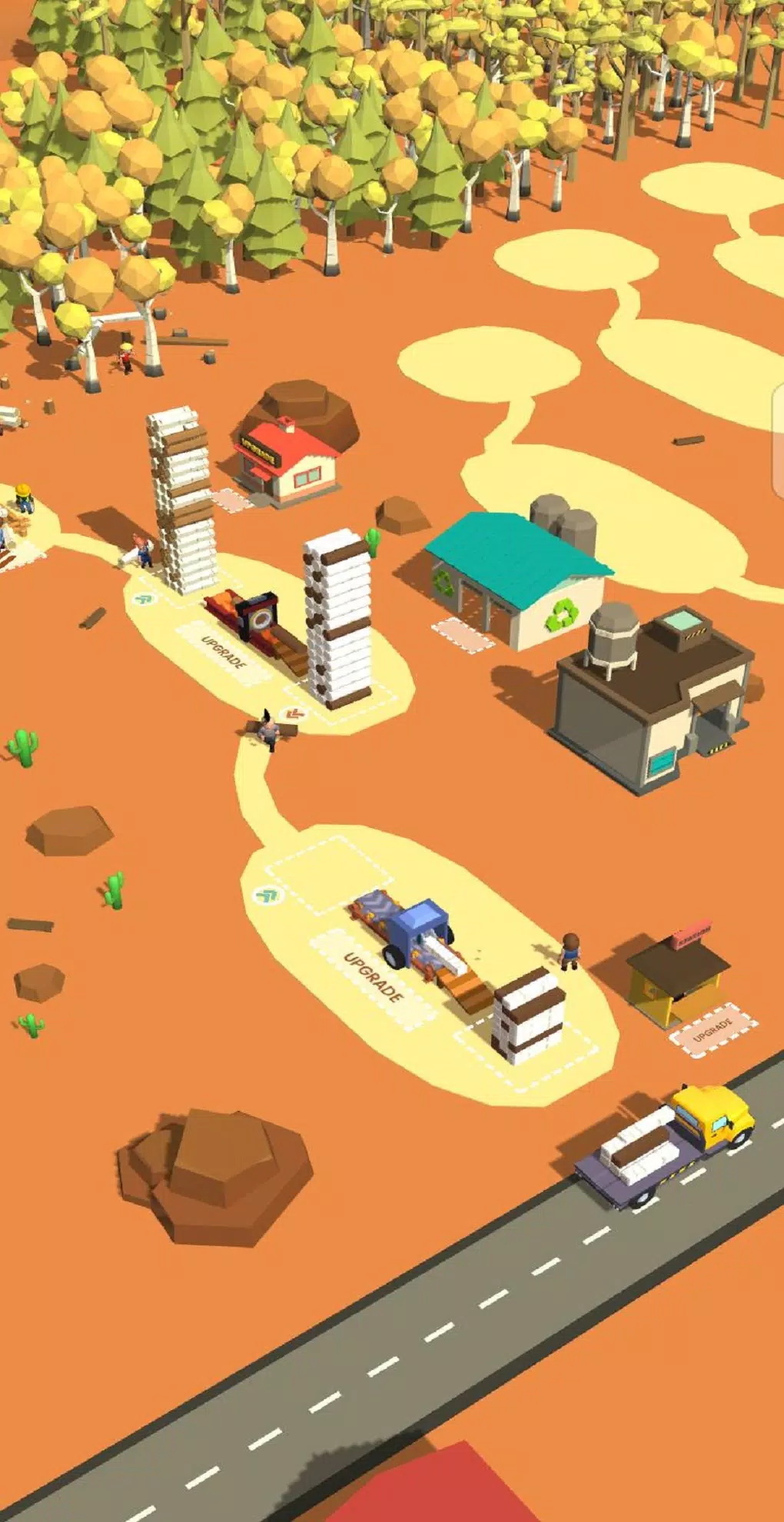
Task: Tap the UPGRADE pad at the yellow shop
Action: click(713, 1029)
